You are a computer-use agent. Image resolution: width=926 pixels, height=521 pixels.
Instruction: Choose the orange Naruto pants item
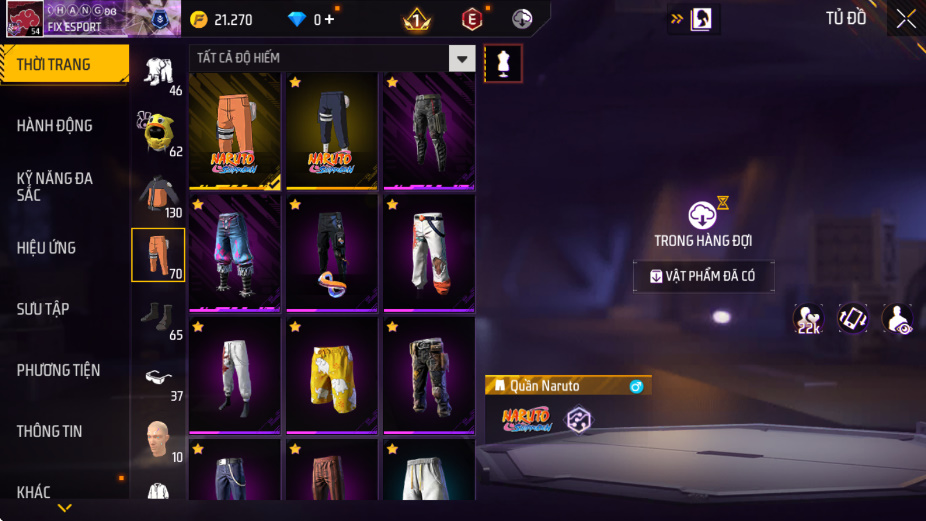[x=235, y=130]
